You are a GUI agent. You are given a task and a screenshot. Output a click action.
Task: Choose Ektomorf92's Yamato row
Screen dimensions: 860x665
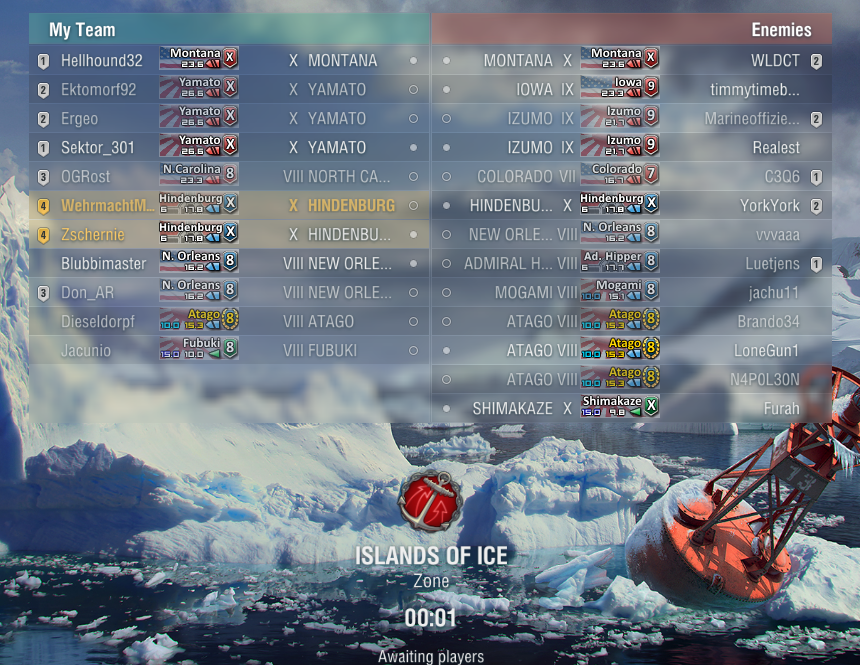(x=98, y=90)
